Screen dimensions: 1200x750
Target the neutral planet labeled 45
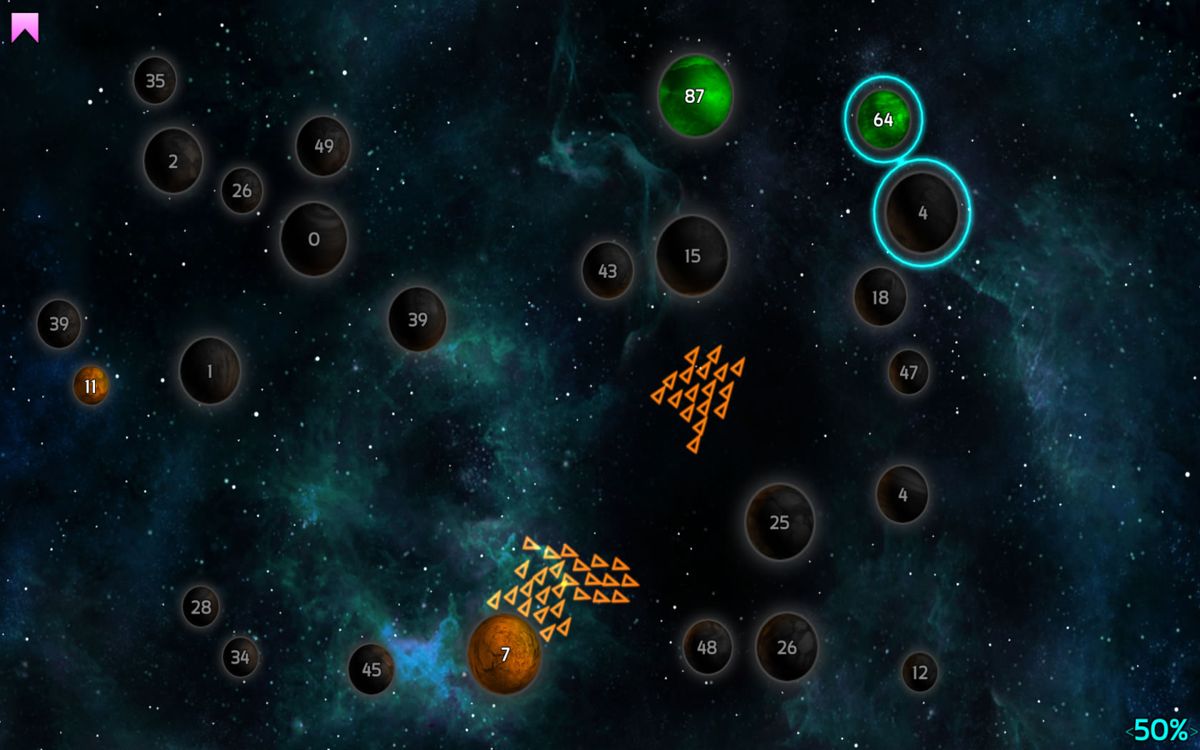pos(371,669)
